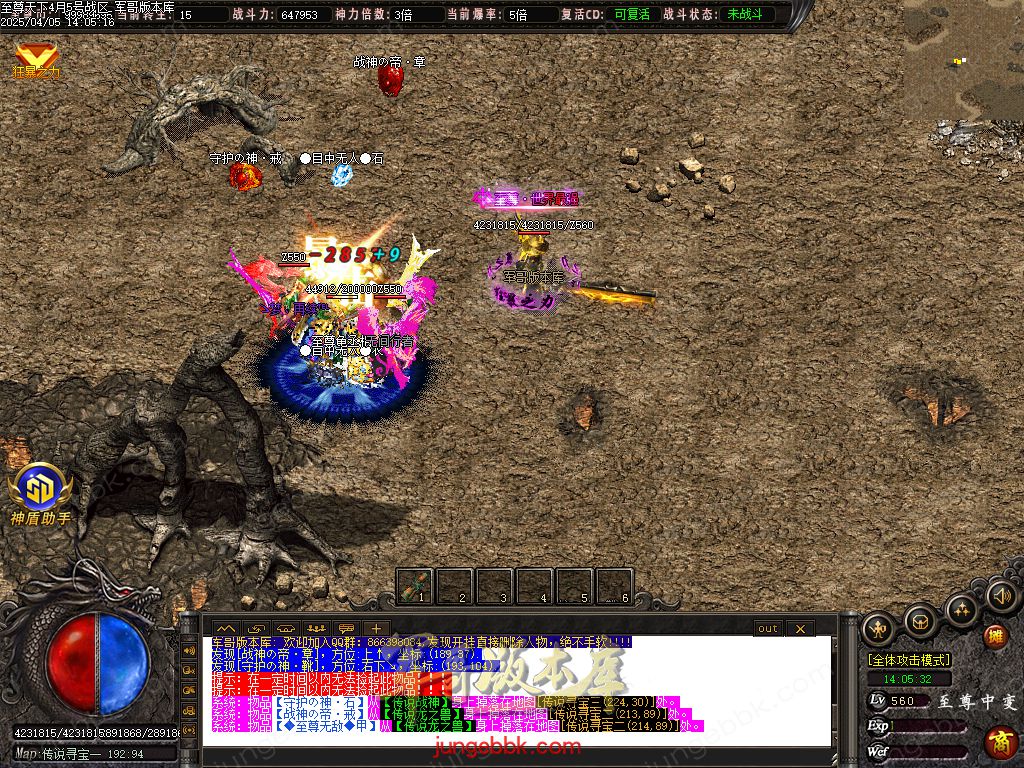Click the chat panel 'out' button
1024x768 pixels.
click(x=767, y=628)
